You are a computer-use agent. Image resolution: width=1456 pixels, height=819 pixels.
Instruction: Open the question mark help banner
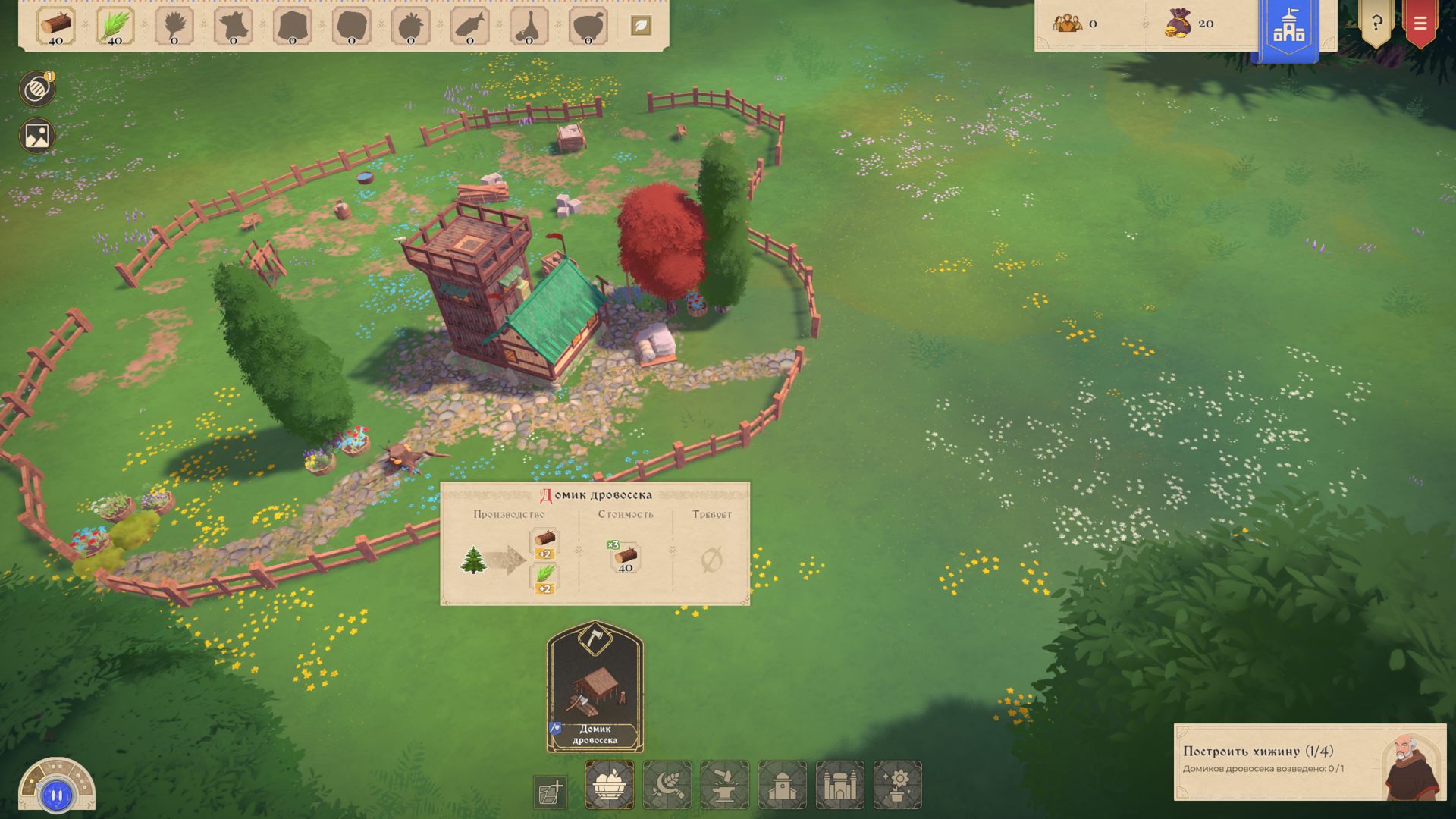point(1376,24)
